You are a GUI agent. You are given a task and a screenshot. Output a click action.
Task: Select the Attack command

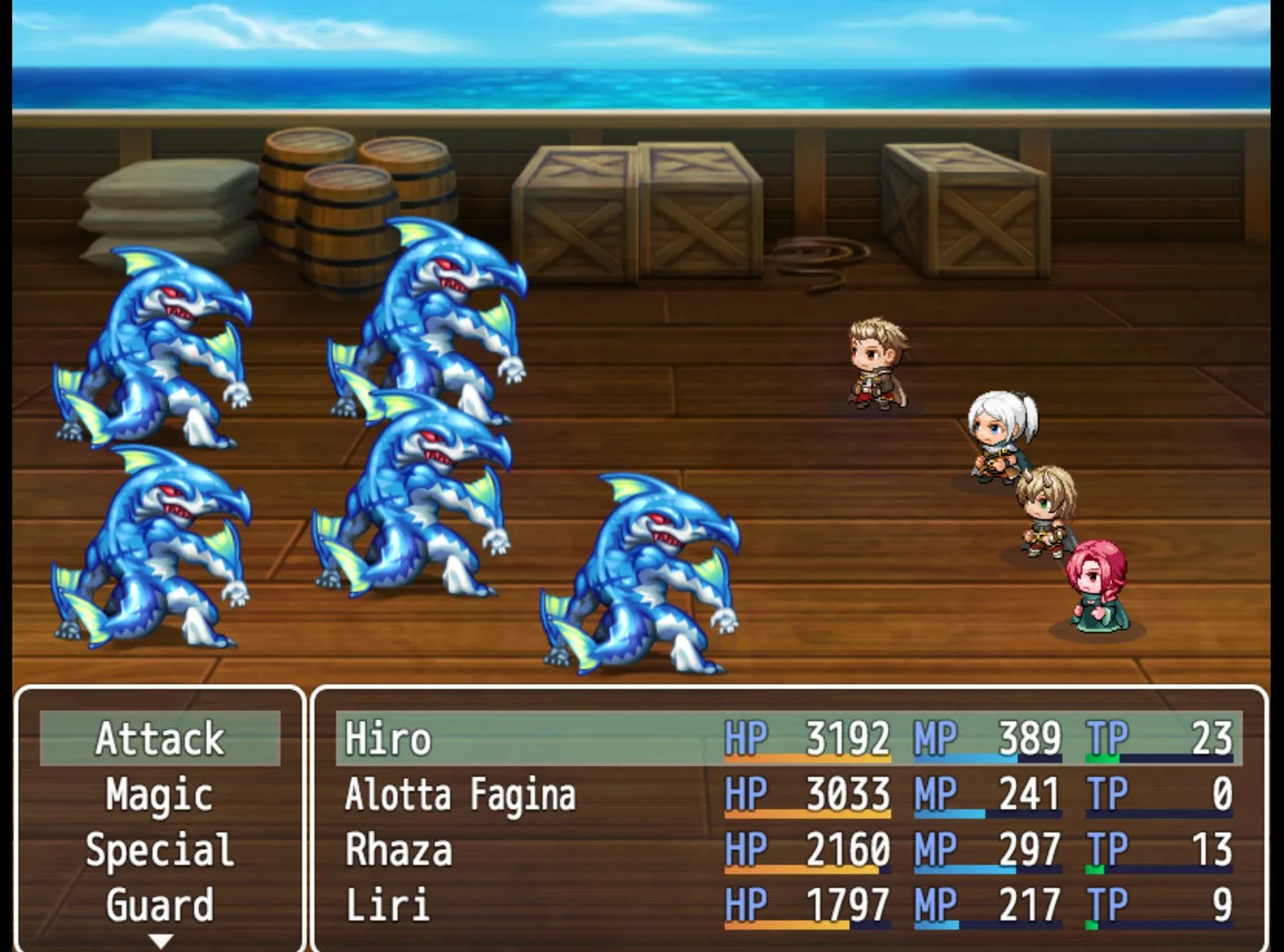160,739
